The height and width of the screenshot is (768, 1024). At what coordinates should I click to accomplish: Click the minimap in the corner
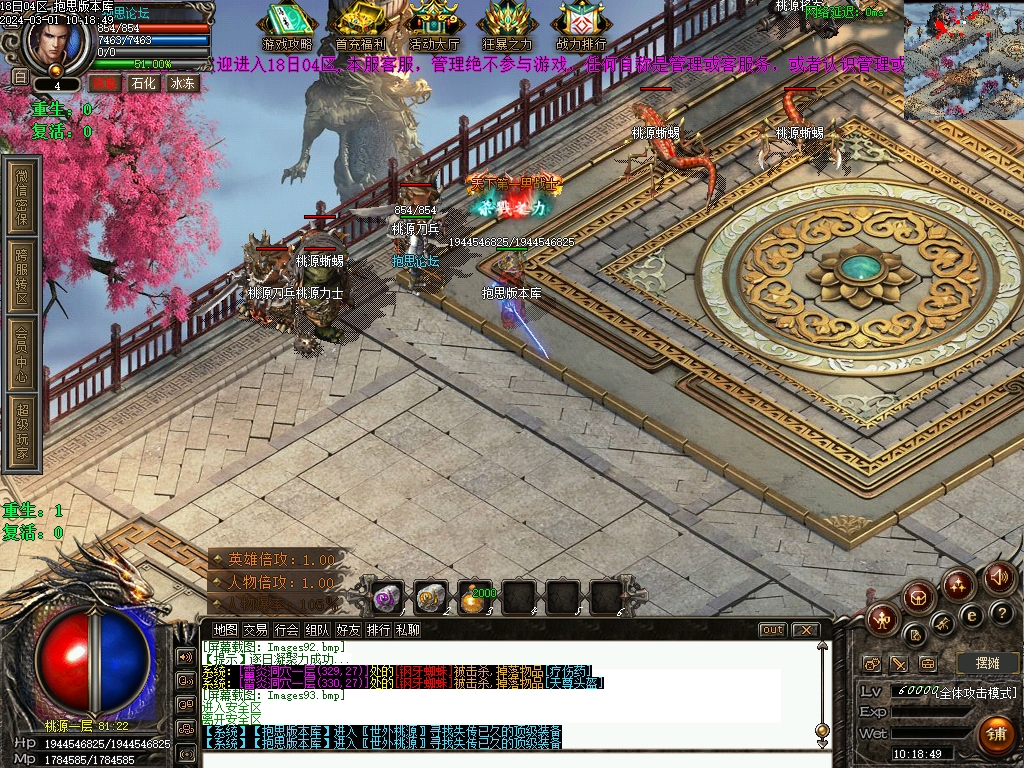[x=963, y=61]
